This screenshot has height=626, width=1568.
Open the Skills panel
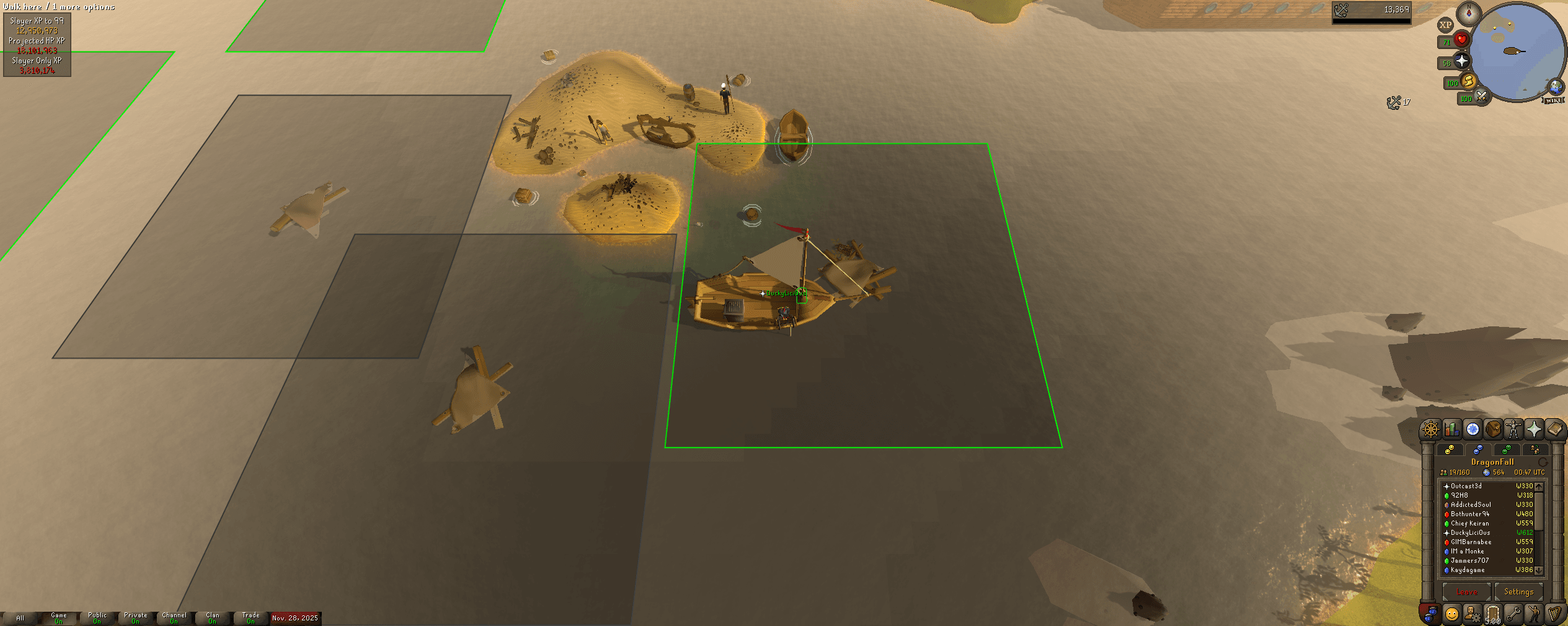[1451, 430]
